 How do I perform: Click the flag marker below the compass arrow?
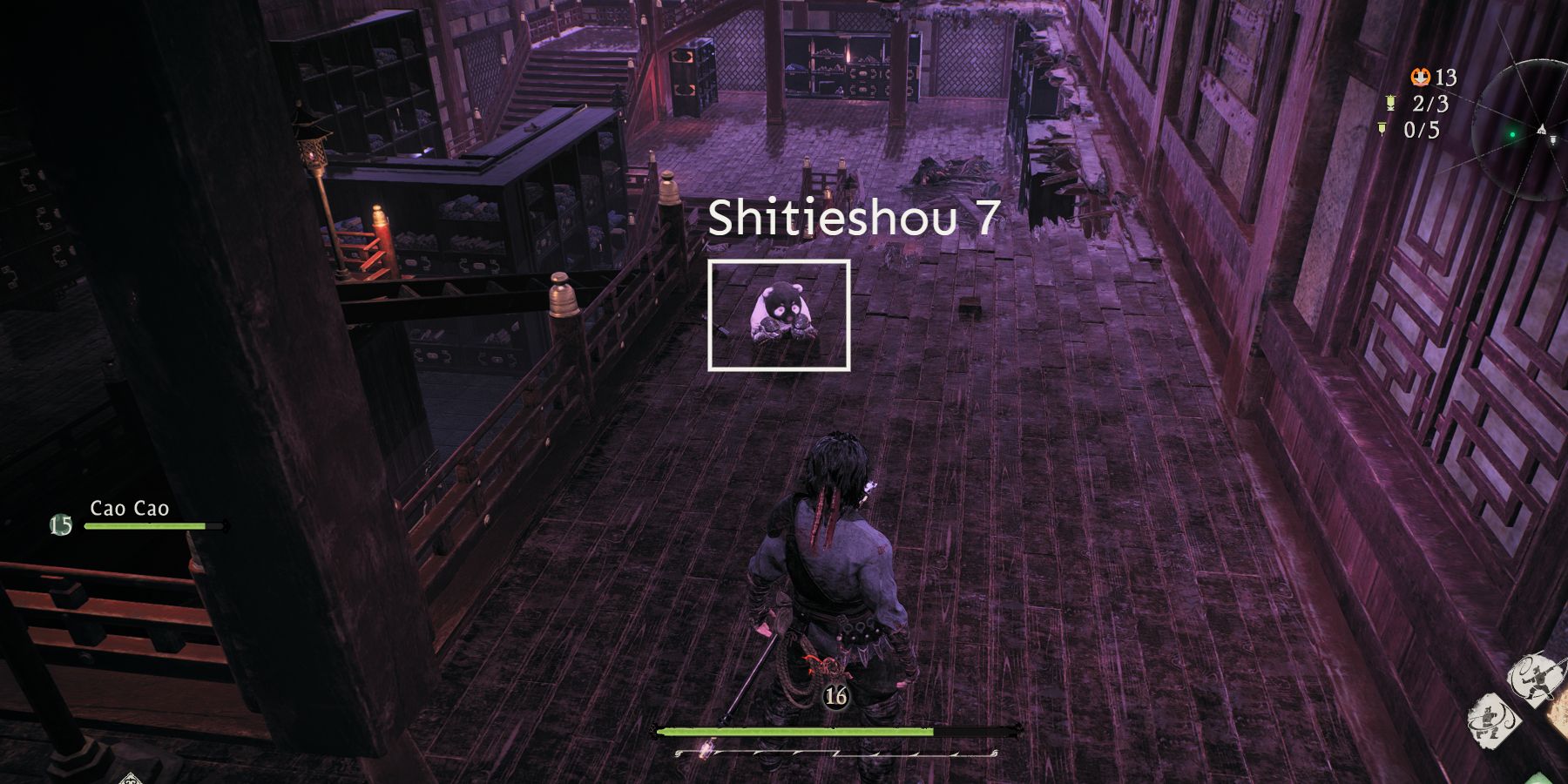1553,141
